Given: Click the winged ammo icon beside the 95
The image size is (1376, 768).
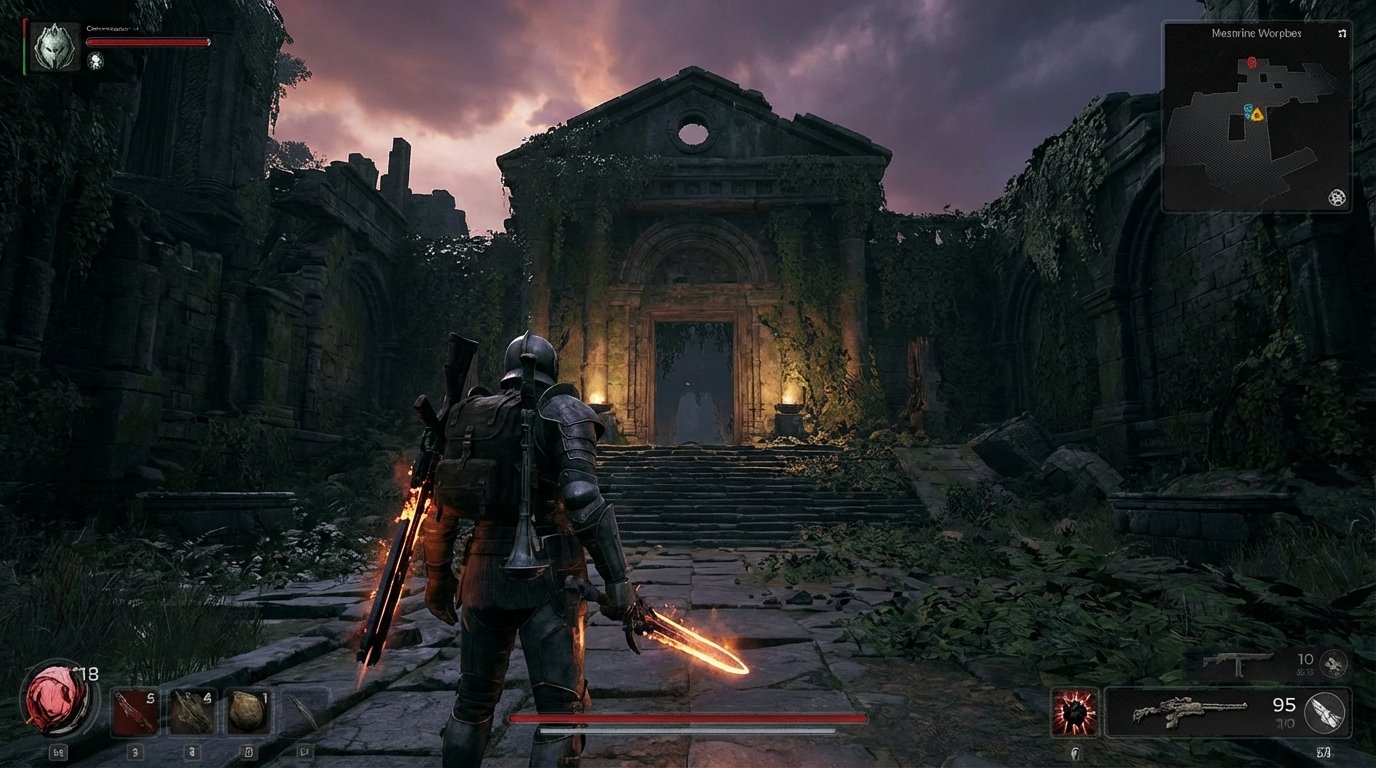Looking at the screenshot, I should [x=1323, y=713].
